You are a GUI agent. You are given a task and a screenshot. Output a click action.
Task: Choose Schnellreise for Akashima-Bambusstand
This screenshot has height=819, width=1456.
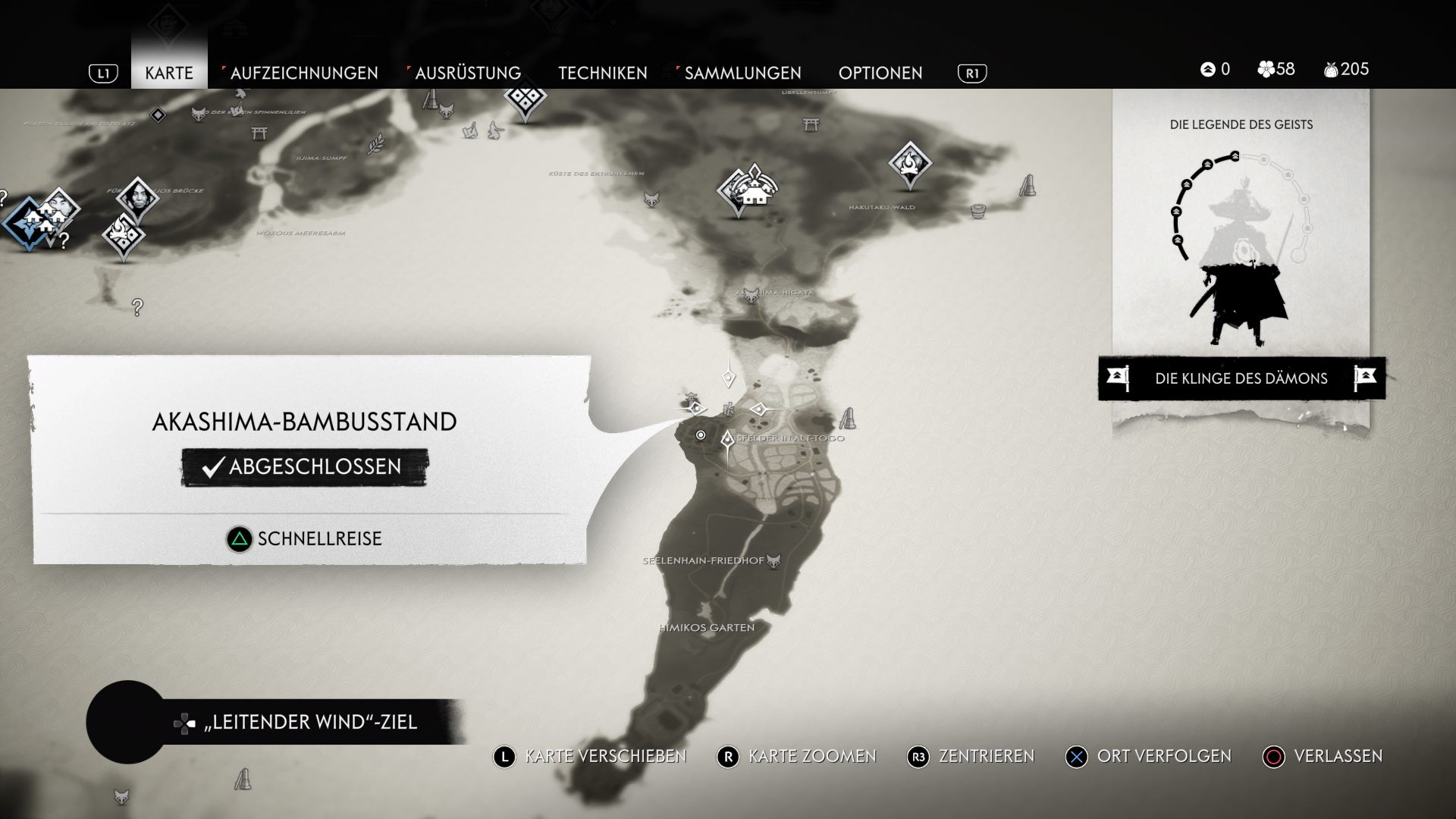(x=305, y=539)
